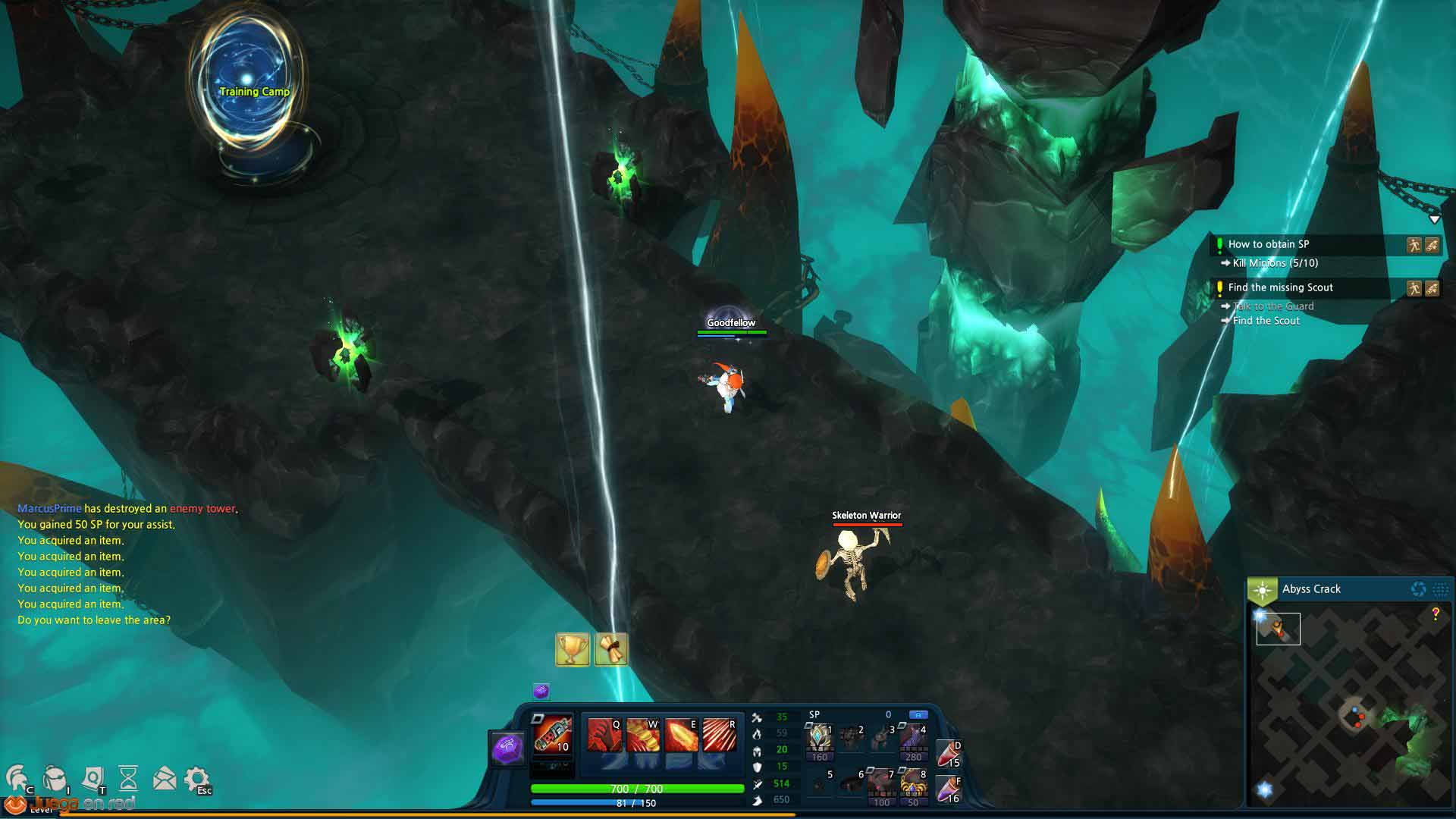Select the 'Find the missing Scout' quest
The width and height of the screenshot is (1456, 819).
1280,287
